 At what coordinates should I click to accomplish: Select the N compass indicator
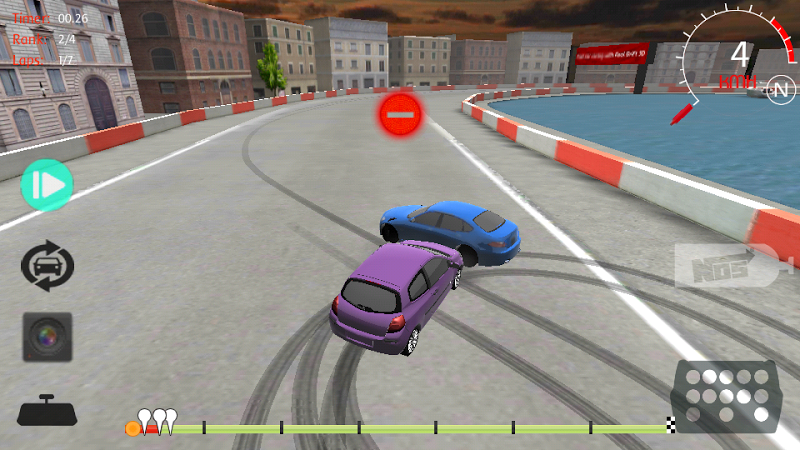780,90
